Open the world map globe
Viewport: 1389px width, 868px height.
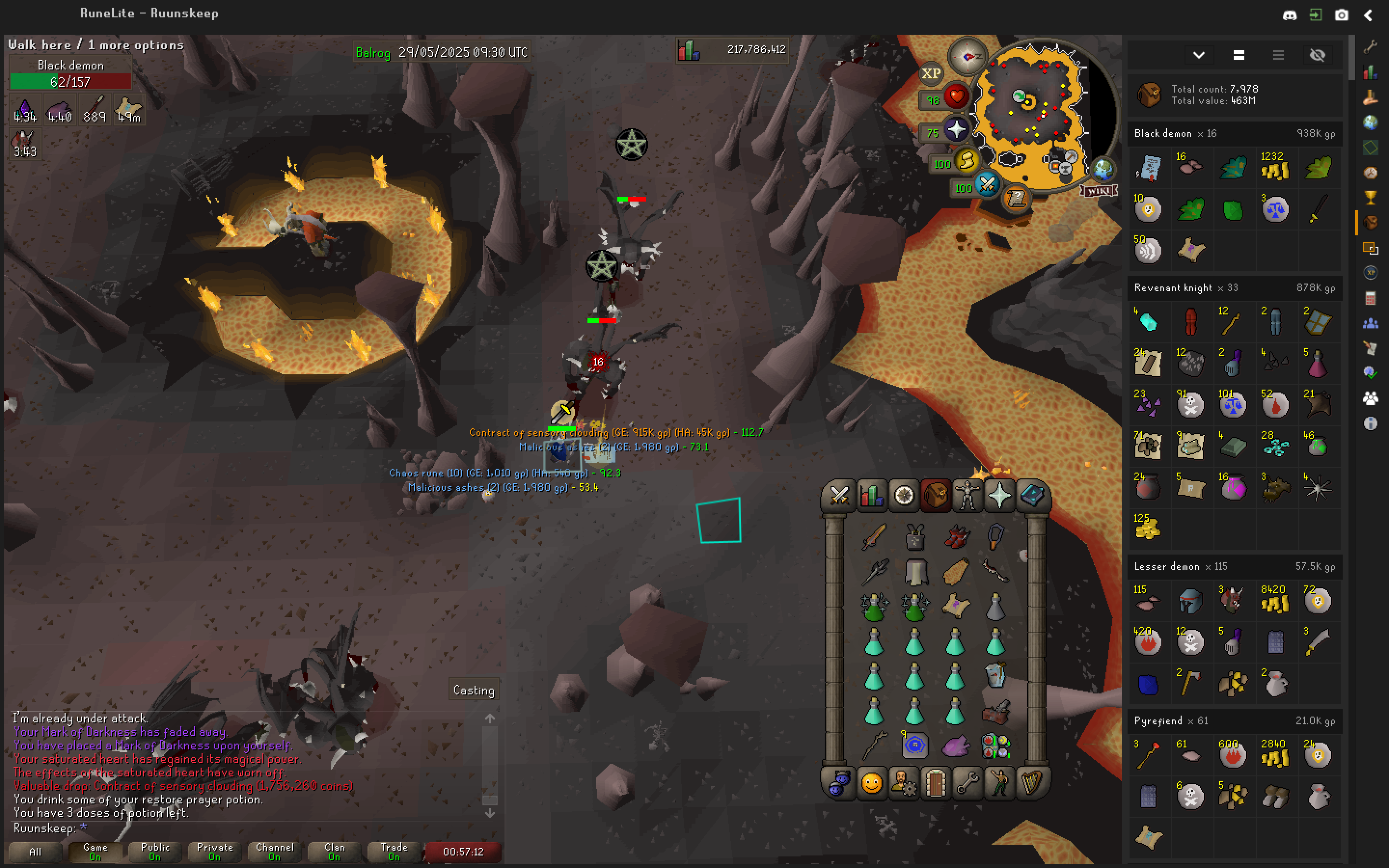coord(1103,169)
